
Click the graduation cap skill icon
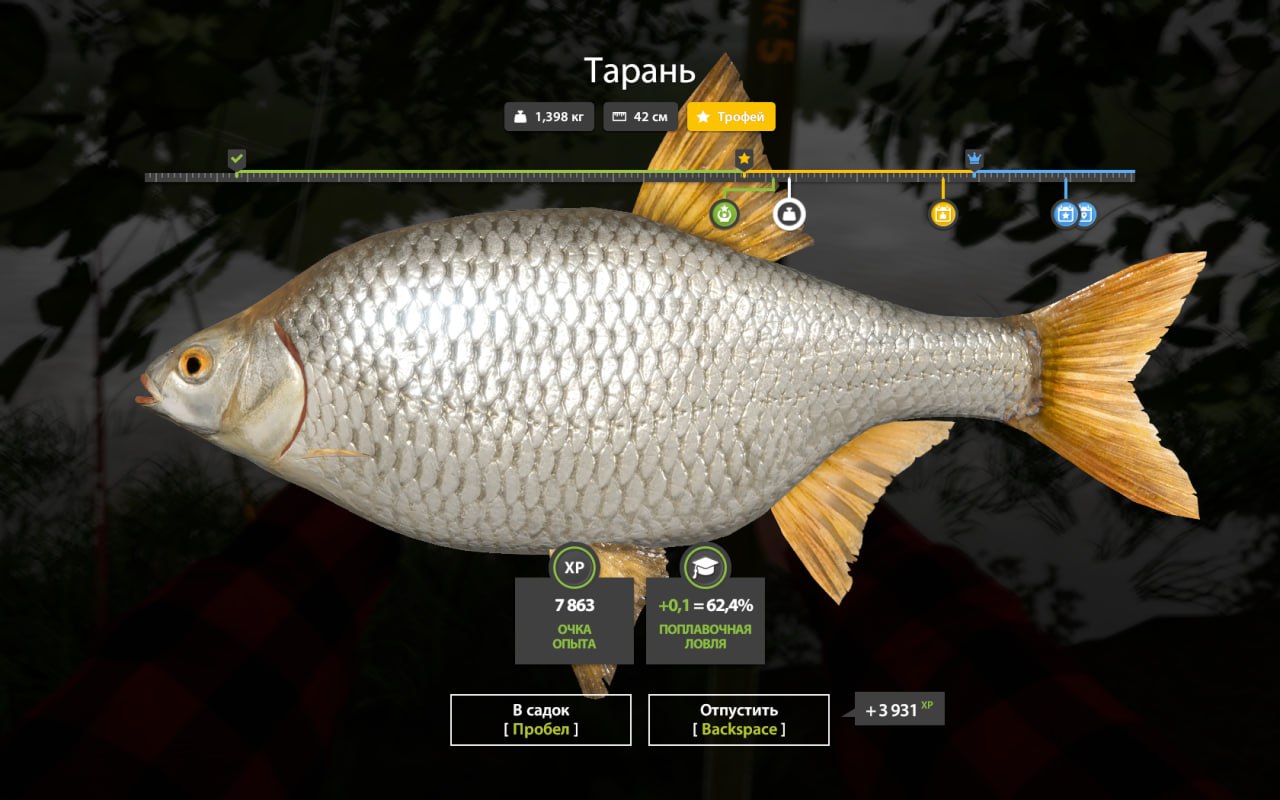pyautogui.click(x=705, y=567)
